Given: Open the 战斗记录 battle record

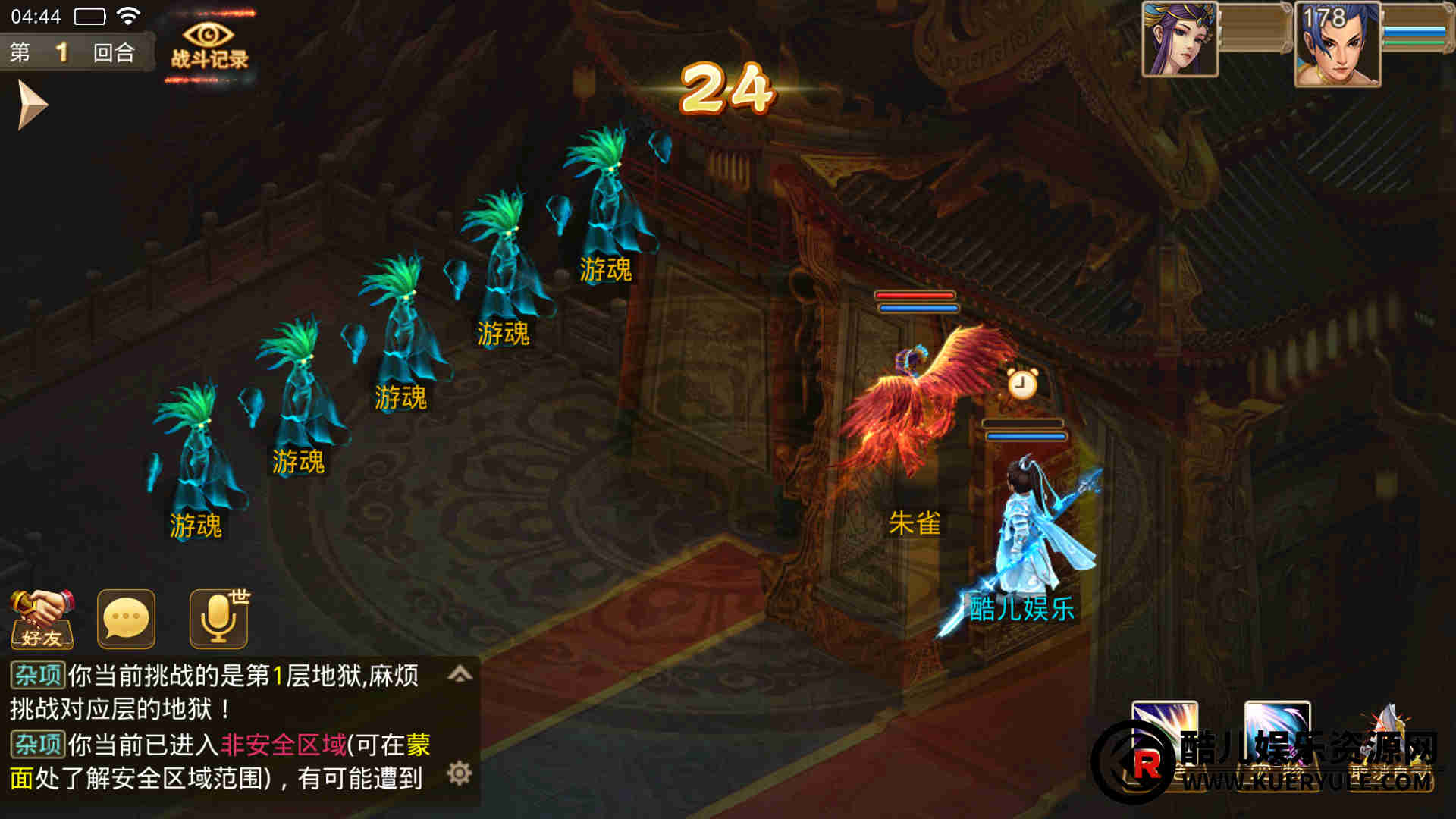Looking at the screenshot, I should click(209, 45).
